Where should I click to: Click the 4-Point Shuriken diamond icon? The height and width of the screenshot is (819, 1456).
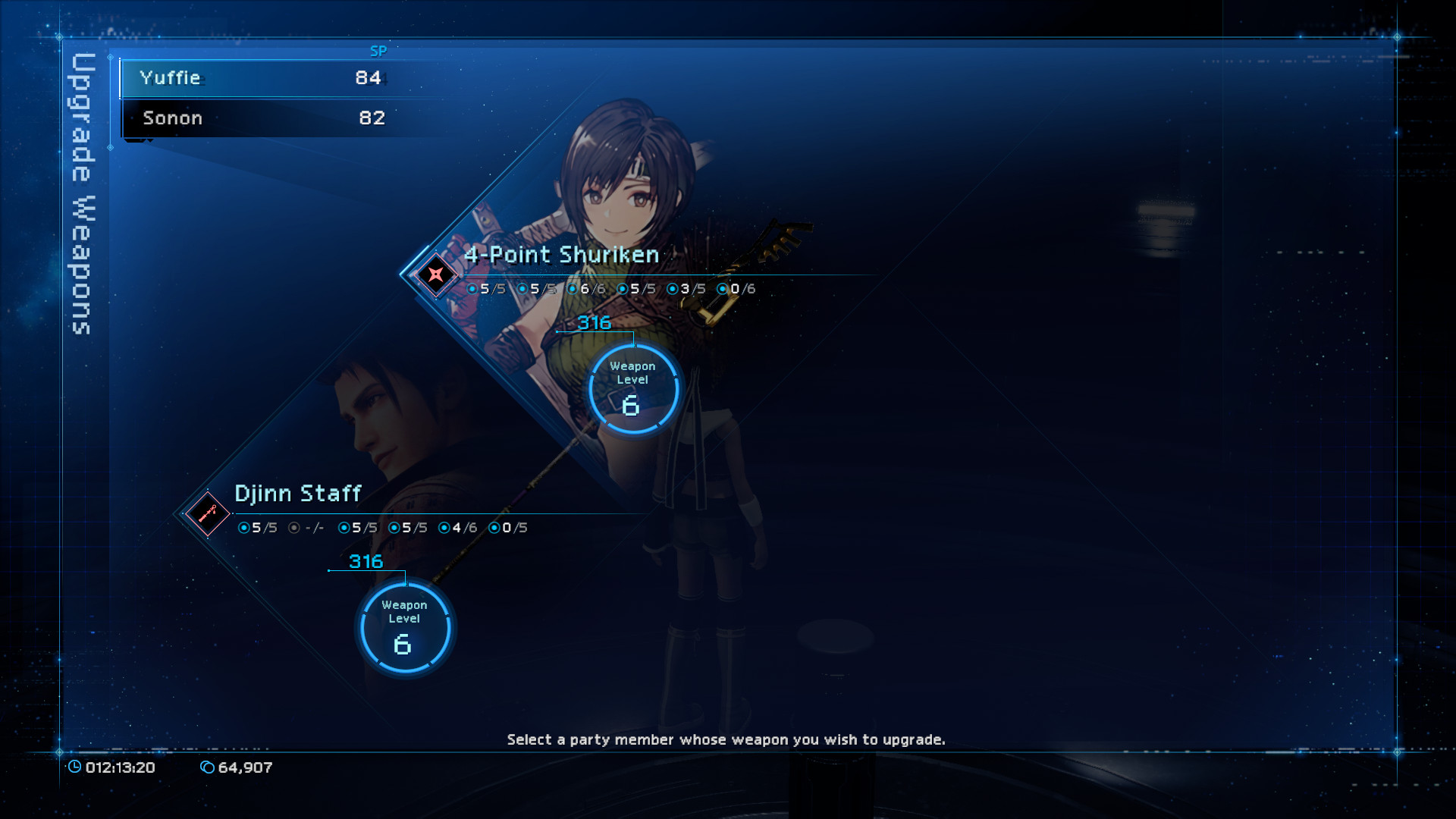click(435, 275)
